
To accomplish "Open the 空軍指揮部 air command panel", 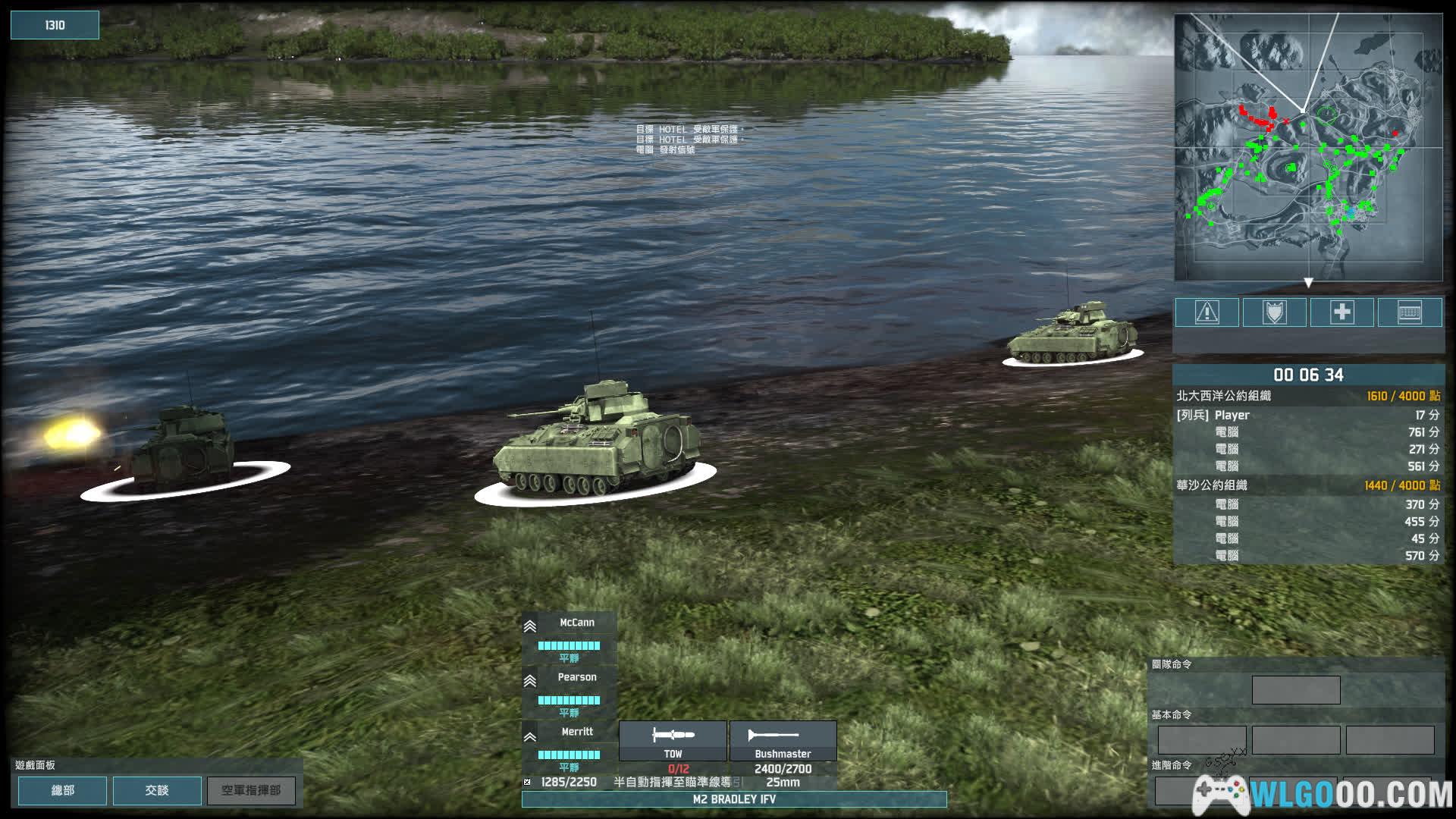I will click(251, 790).
